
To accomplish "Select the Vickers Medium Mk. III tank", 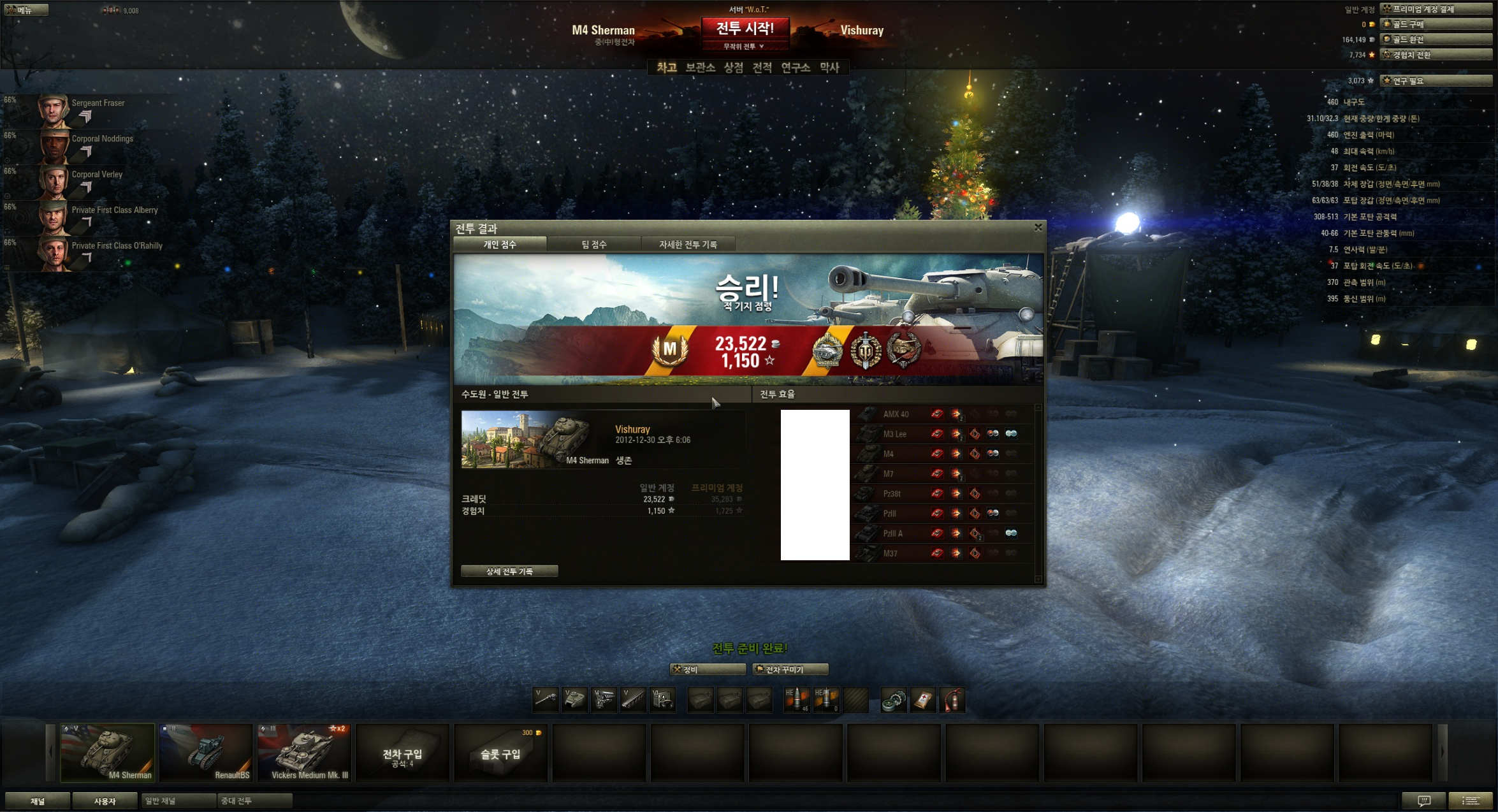I will point(304,752).
